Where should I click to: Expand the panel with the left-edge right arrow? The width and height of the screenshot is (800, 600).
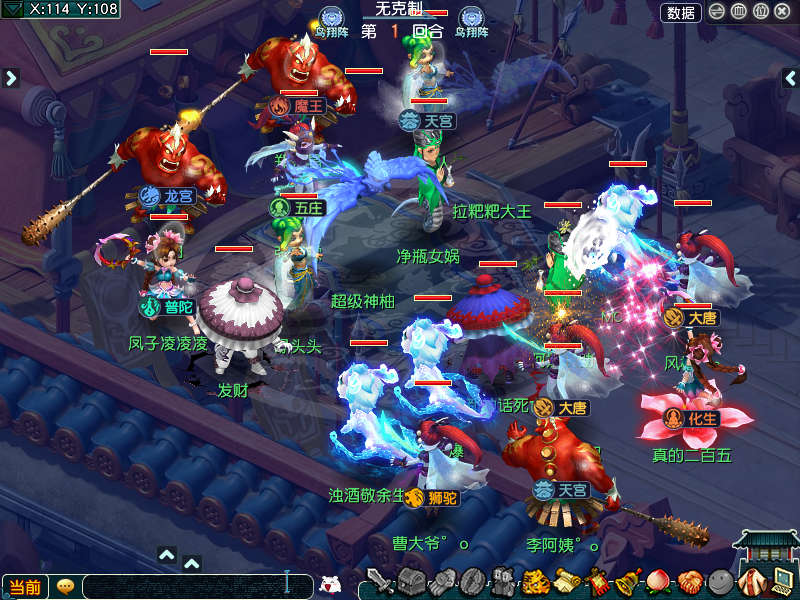coord(11,77)
